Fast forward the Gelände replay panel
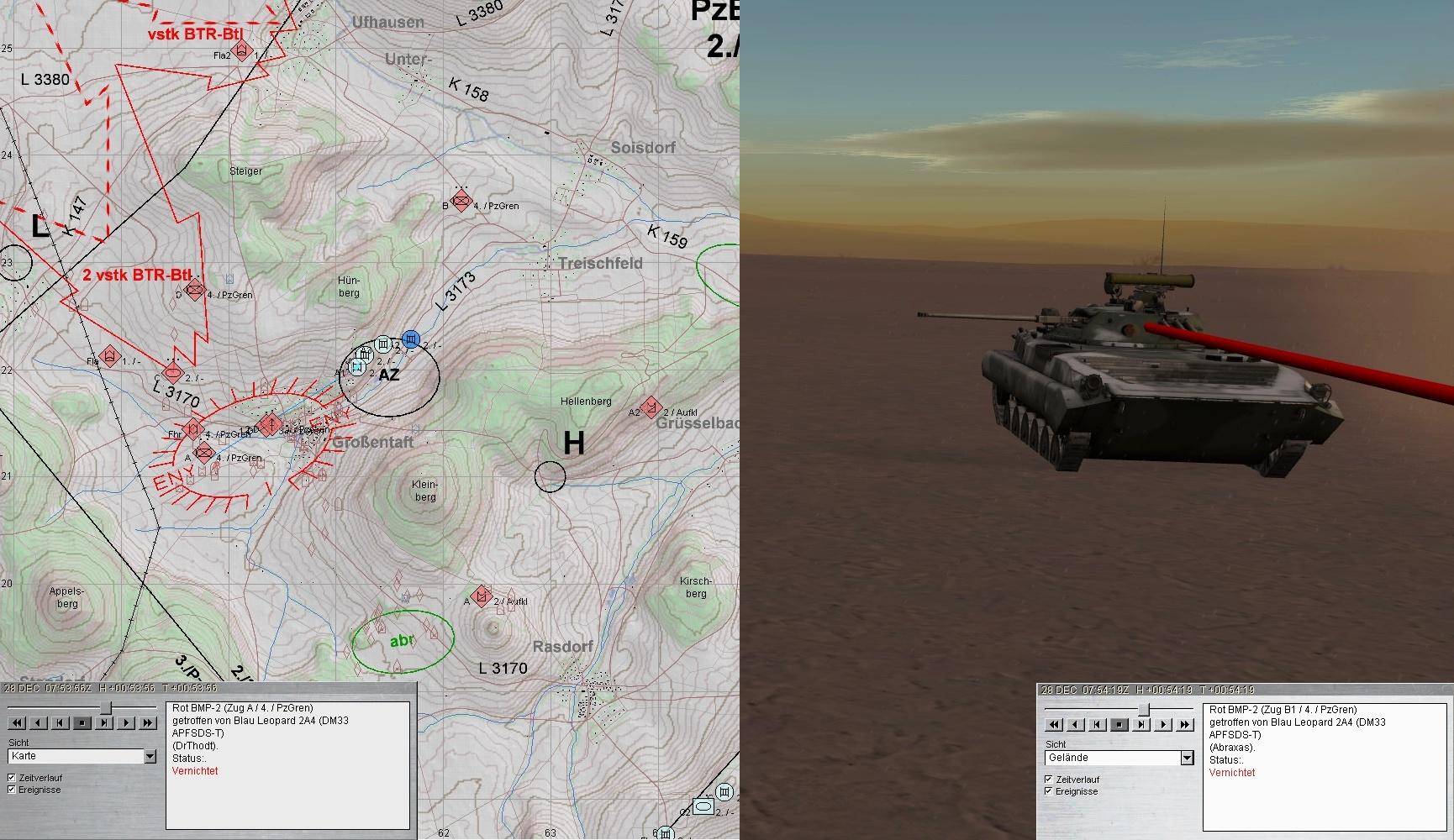 1185,724
